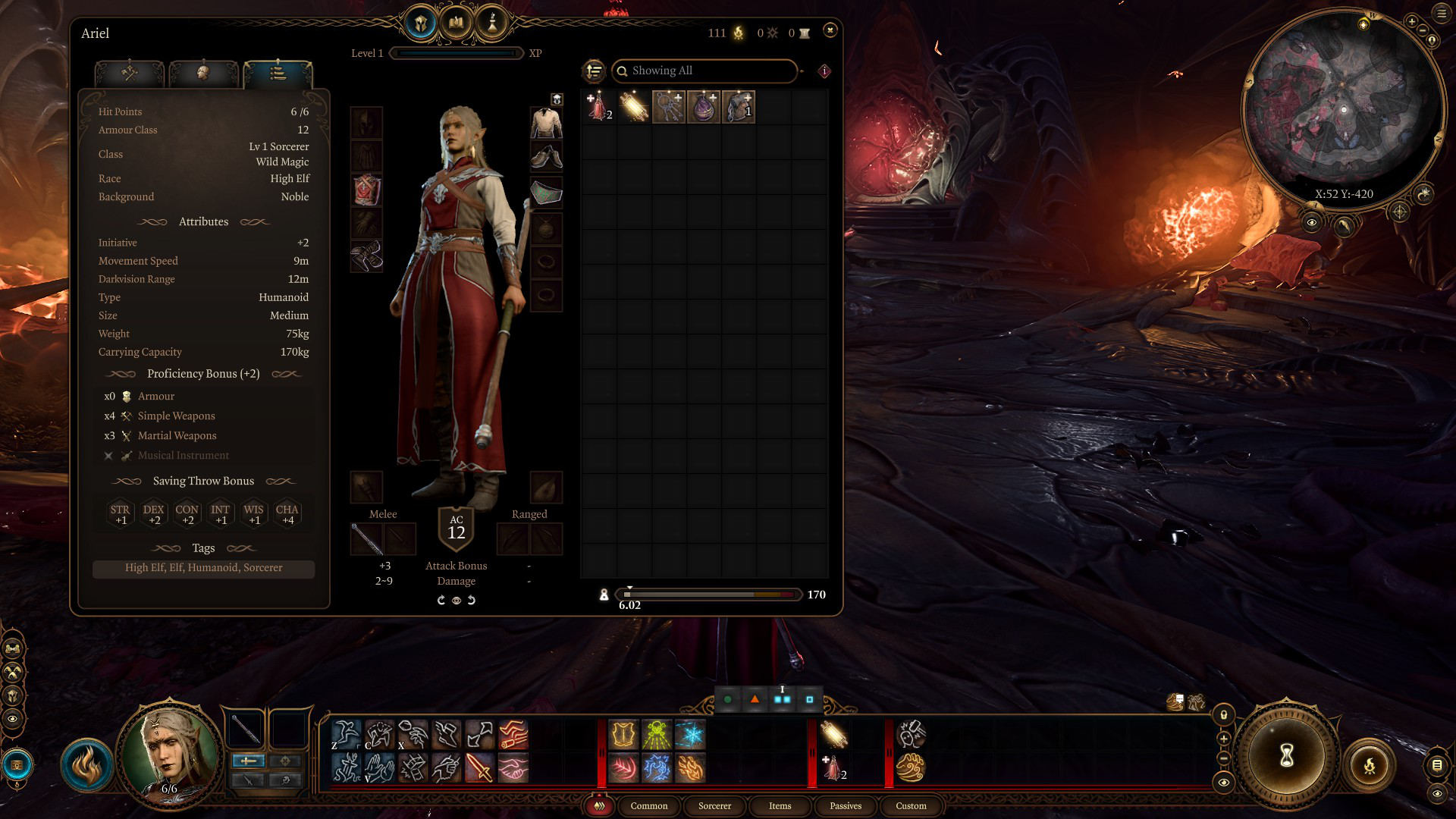The width and height of the screenshot is (1456, 819).
Task: Show the Passives hotbar tab
Action: 846,806
